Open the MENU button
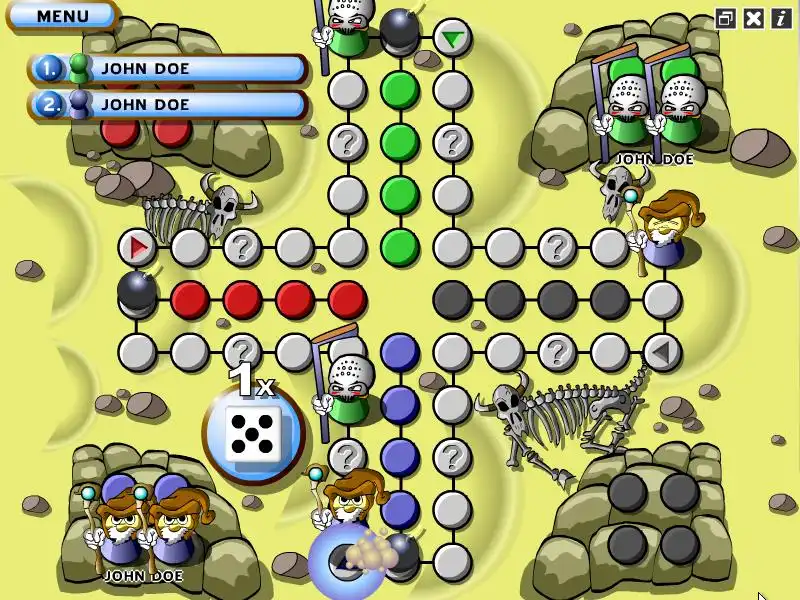This screenshot has width=800, height=600. coord(62,16)
